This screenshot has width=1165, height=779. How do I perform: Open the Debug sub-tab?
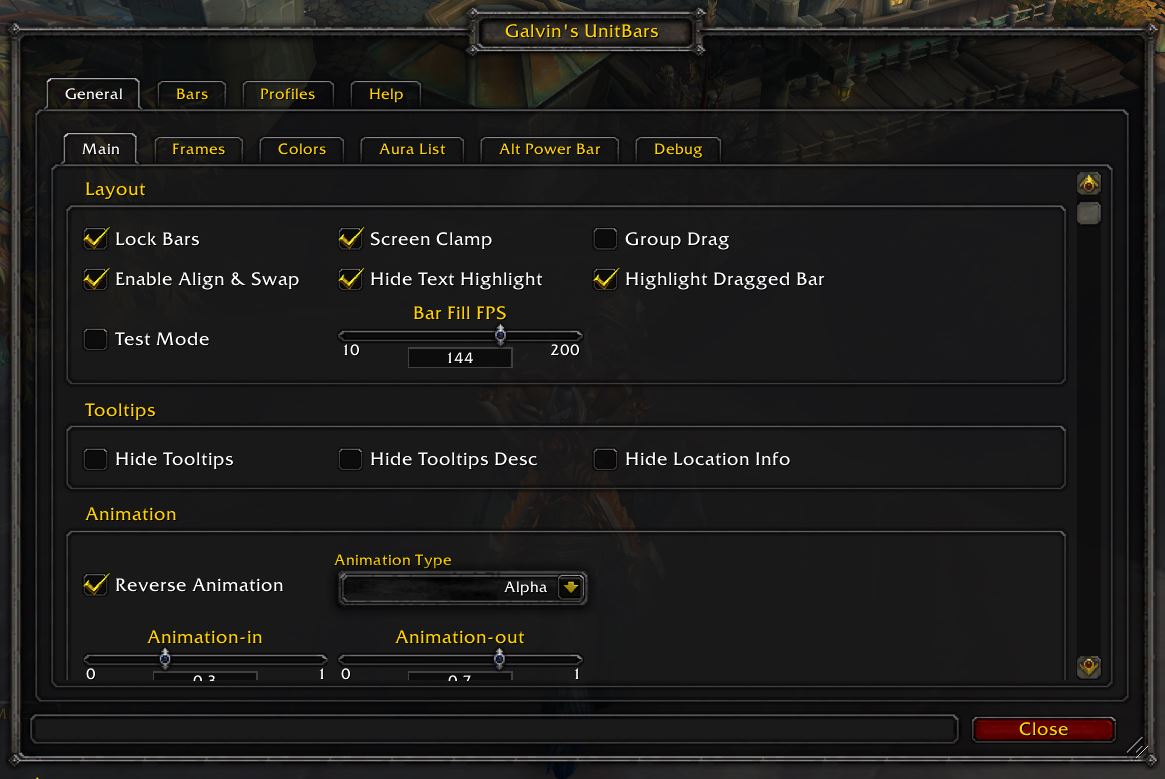tap(678, 149)
